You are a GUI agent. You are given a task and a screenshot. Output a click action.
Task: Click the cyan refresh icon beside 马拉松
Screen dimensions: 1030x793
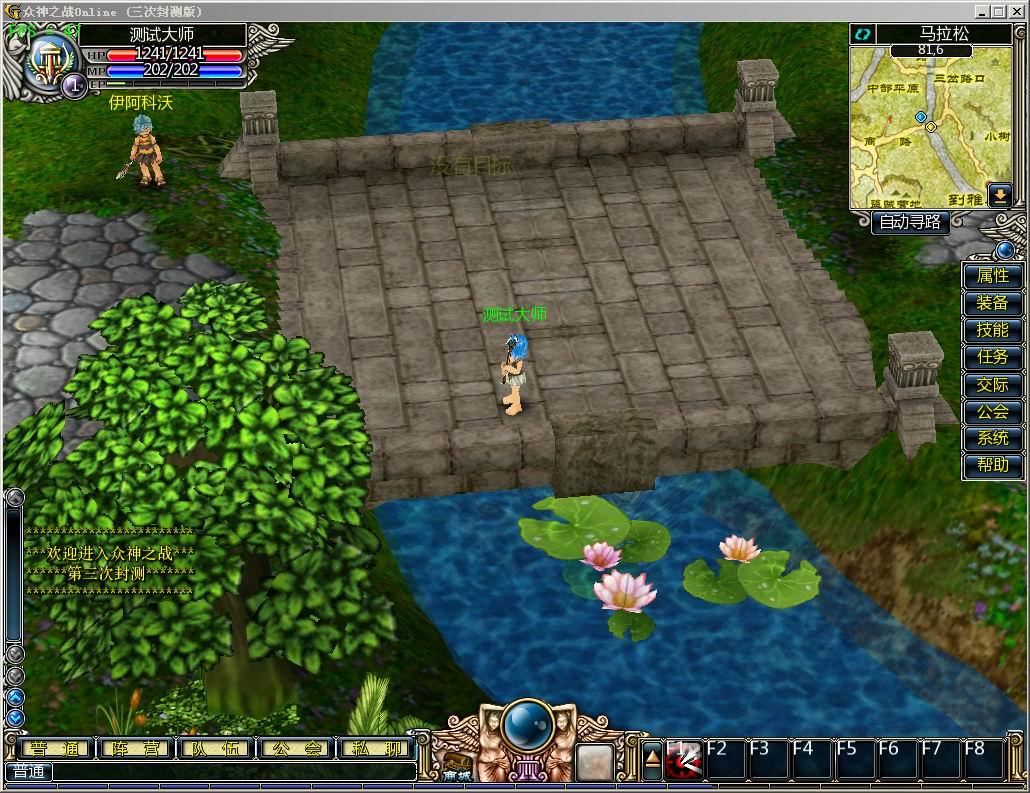tap(862, 34)
